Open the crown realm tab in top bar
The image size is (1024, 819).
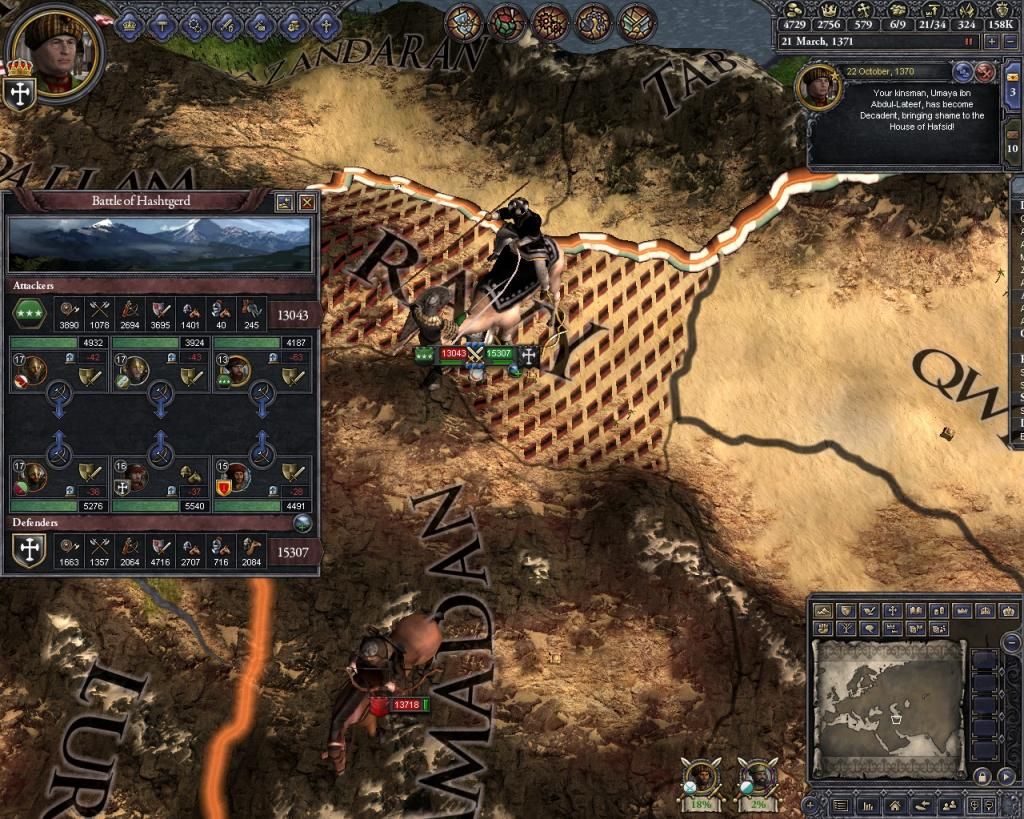[131, 20]
